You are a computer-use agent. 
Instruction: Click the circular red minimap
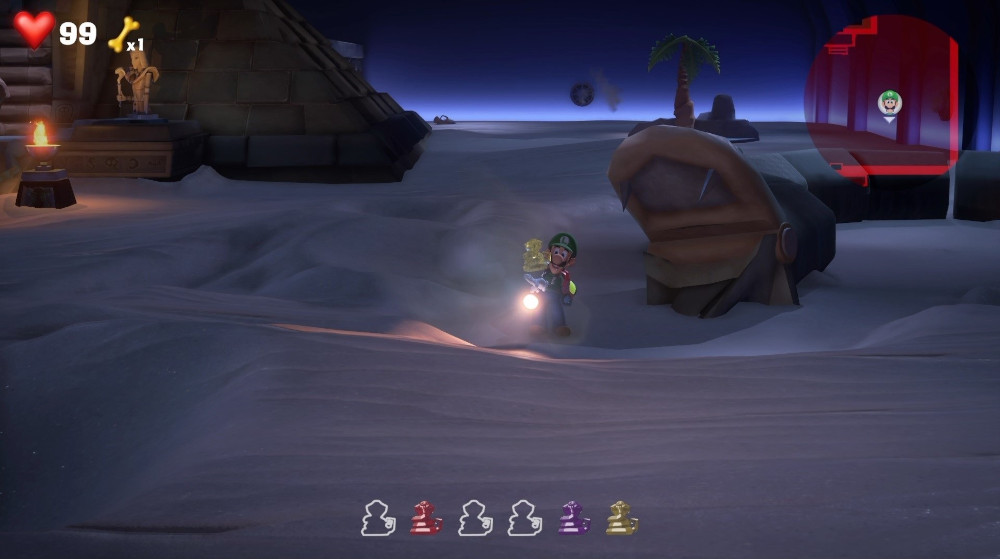coord(881,98)
